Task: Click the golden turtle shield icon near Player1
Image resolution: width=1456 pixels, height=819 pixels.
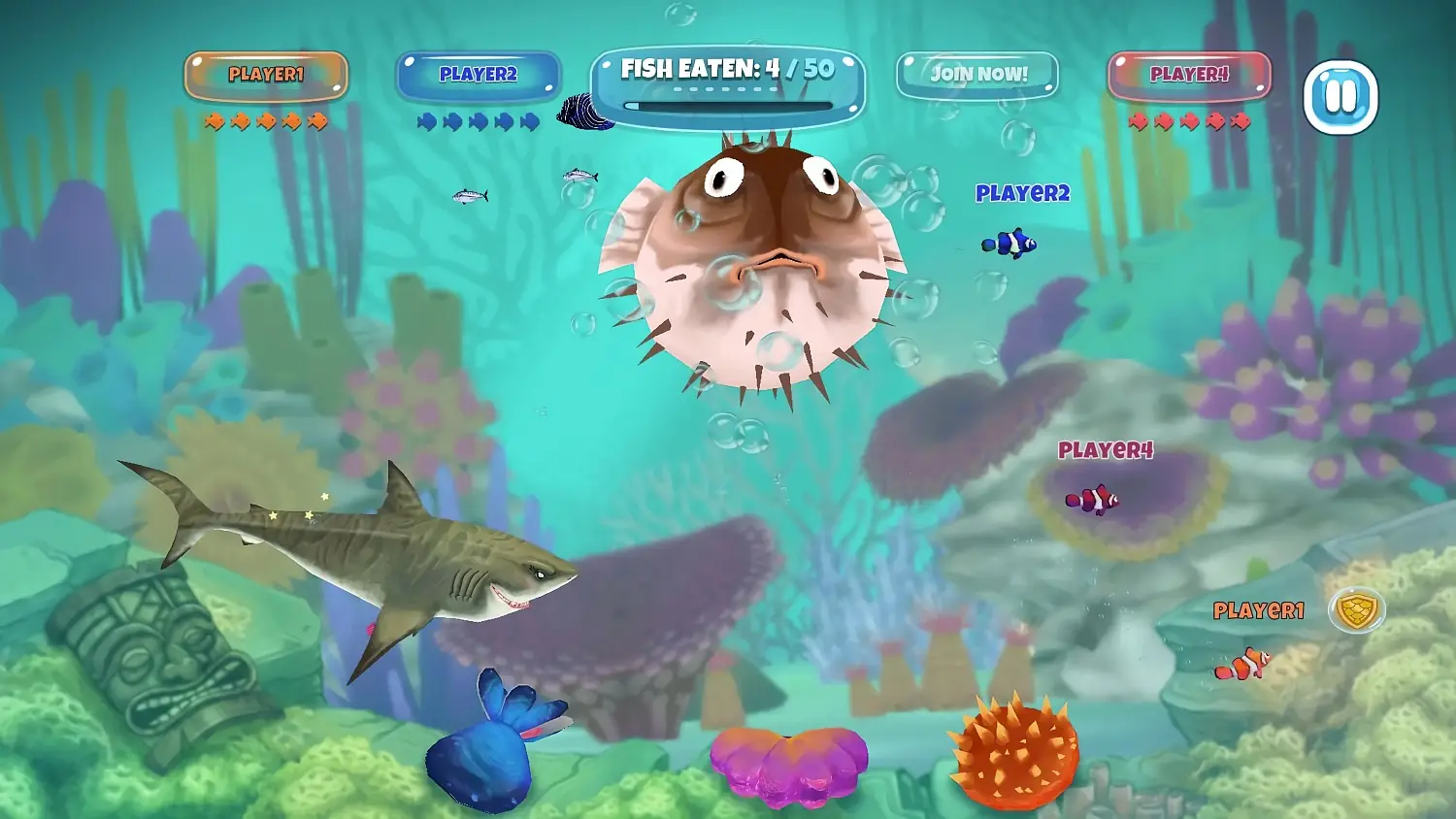Action: [1355, 610]
